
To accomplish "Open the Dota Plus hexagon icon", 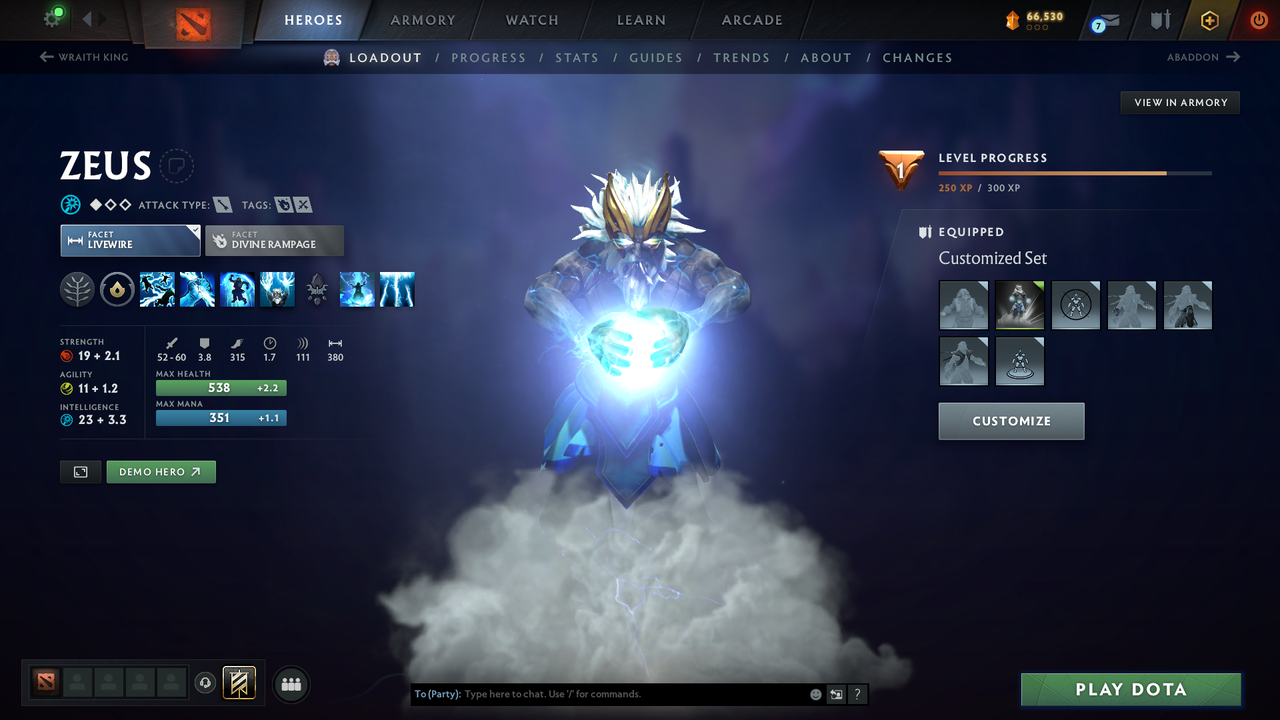I will coord(1209,20).
